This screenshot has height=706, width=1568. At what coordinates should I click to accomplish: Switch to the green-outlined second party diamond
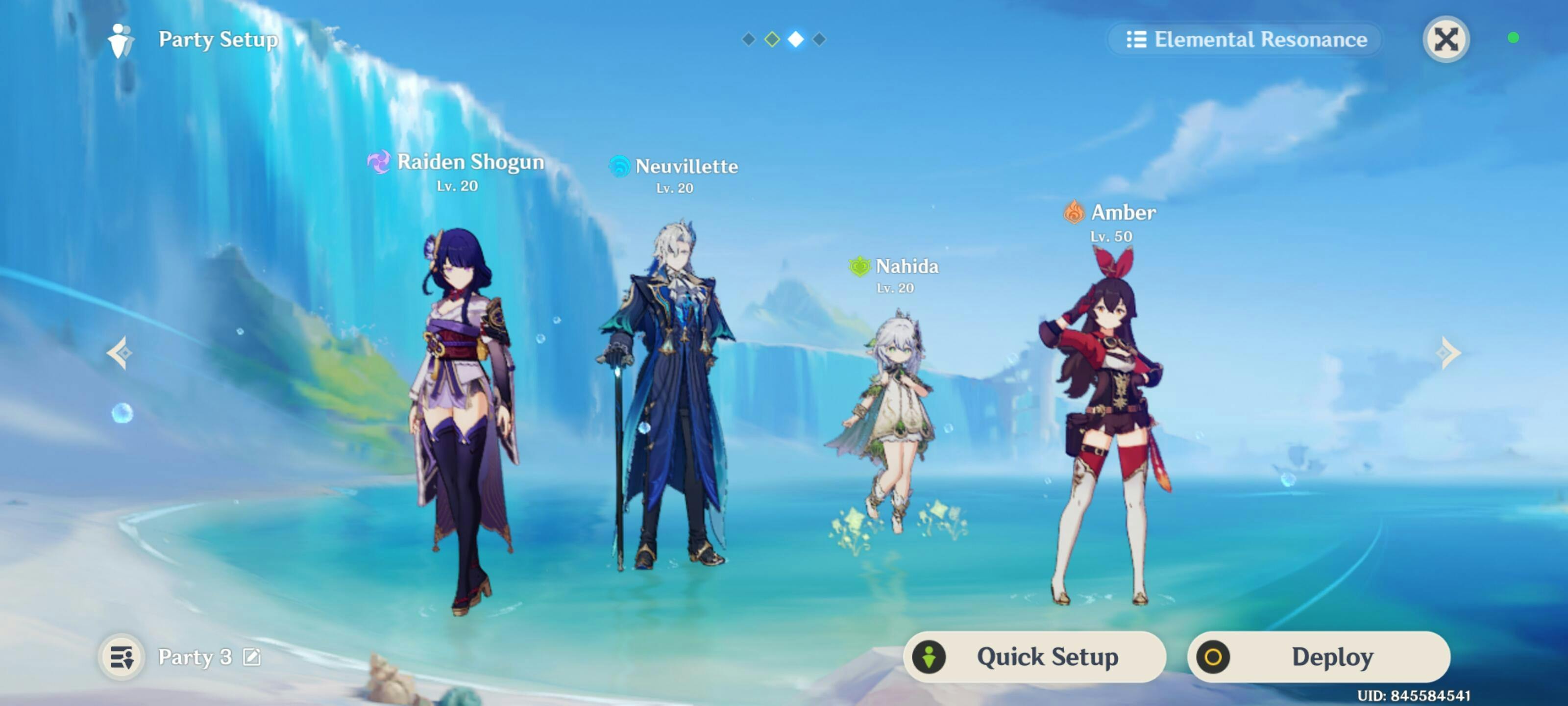tap(772, 40)
